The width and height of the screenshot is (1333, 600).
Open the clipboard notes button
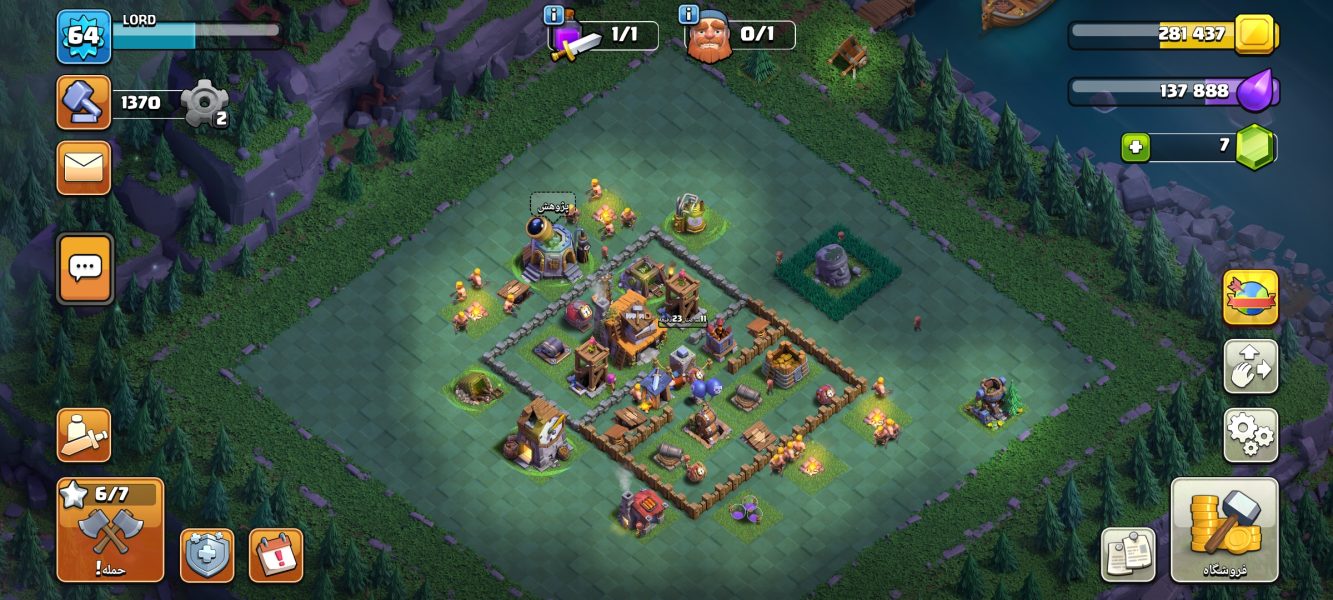coord(1128,555)
